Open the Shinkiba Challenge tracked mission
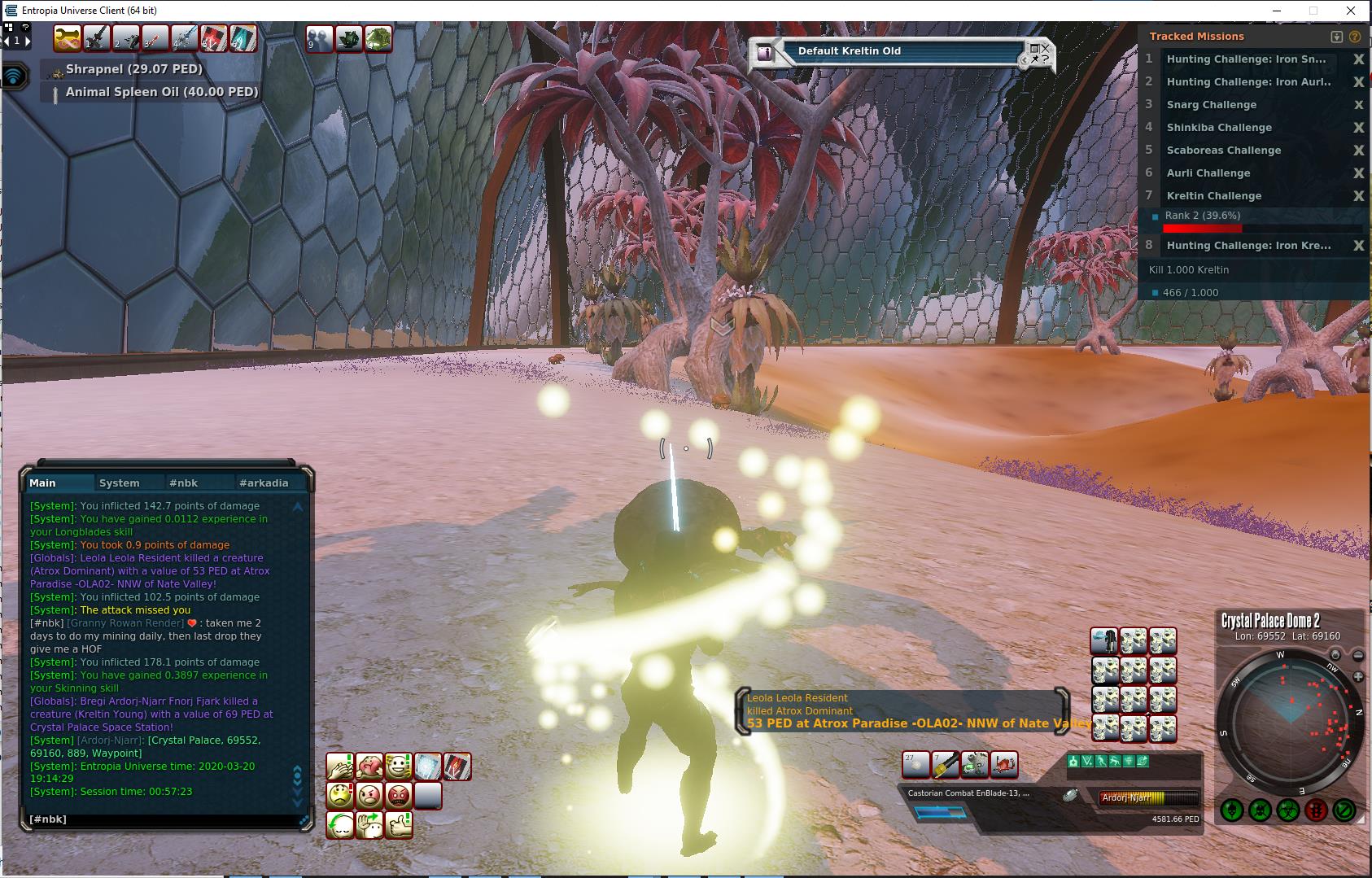Viewport: 1372px width, 878px height. click(1218, 128)
